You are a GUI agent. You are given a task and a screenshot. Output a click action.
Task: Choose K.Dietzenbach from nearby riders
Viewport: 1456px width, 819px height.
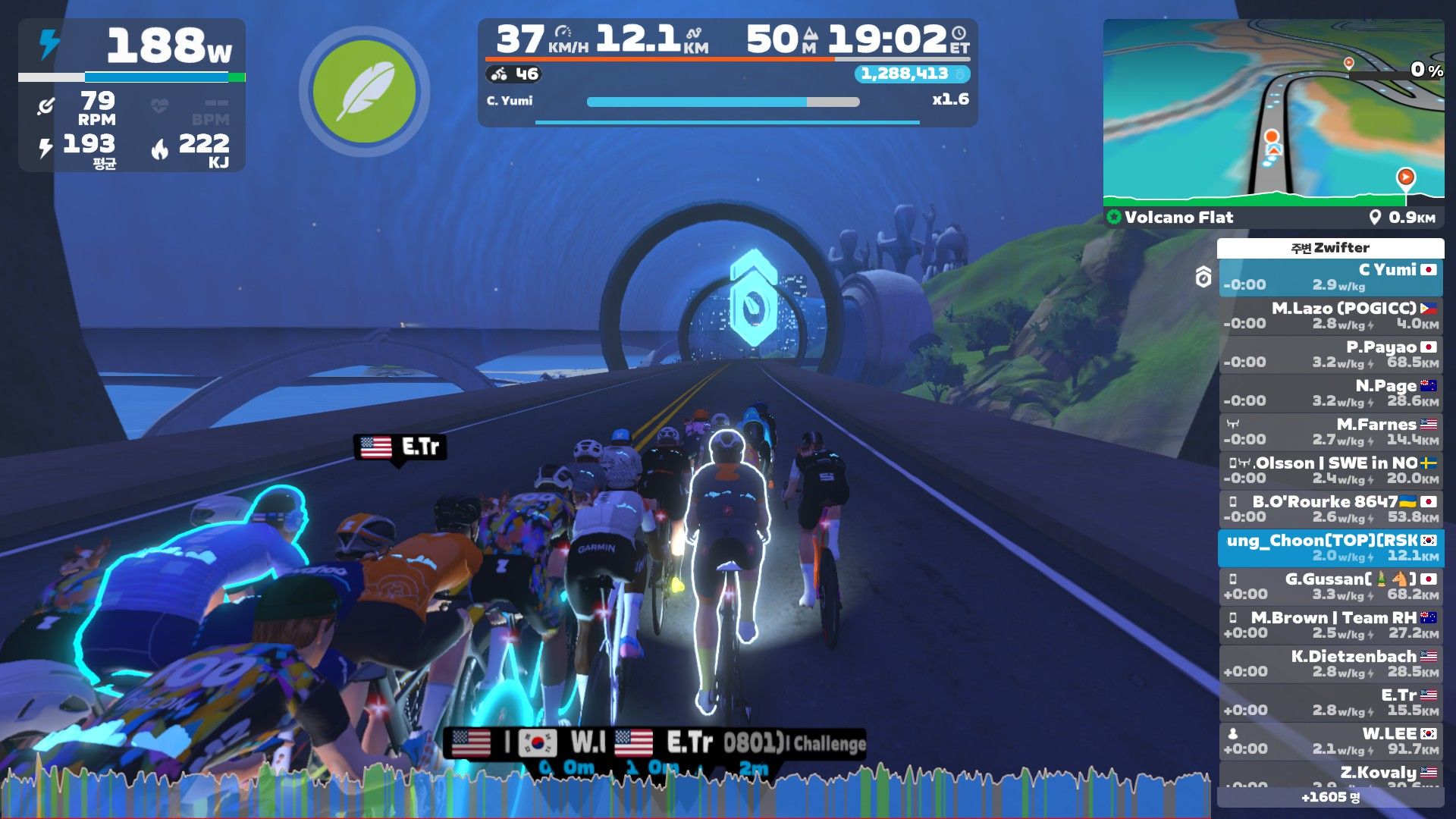click(1330, 664)
